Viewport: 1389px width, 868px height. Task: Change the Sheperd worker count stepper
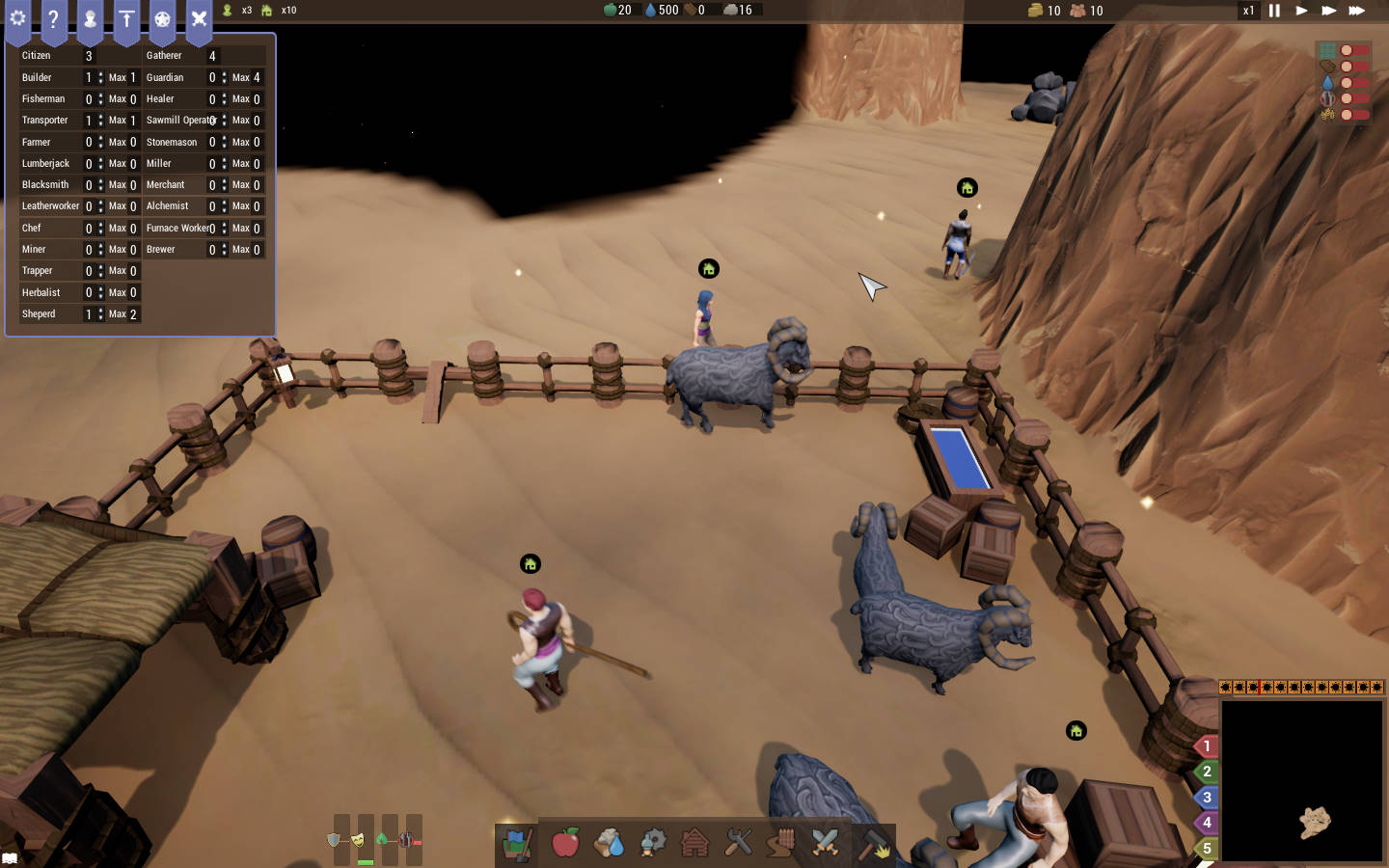(x=100, y=314)
